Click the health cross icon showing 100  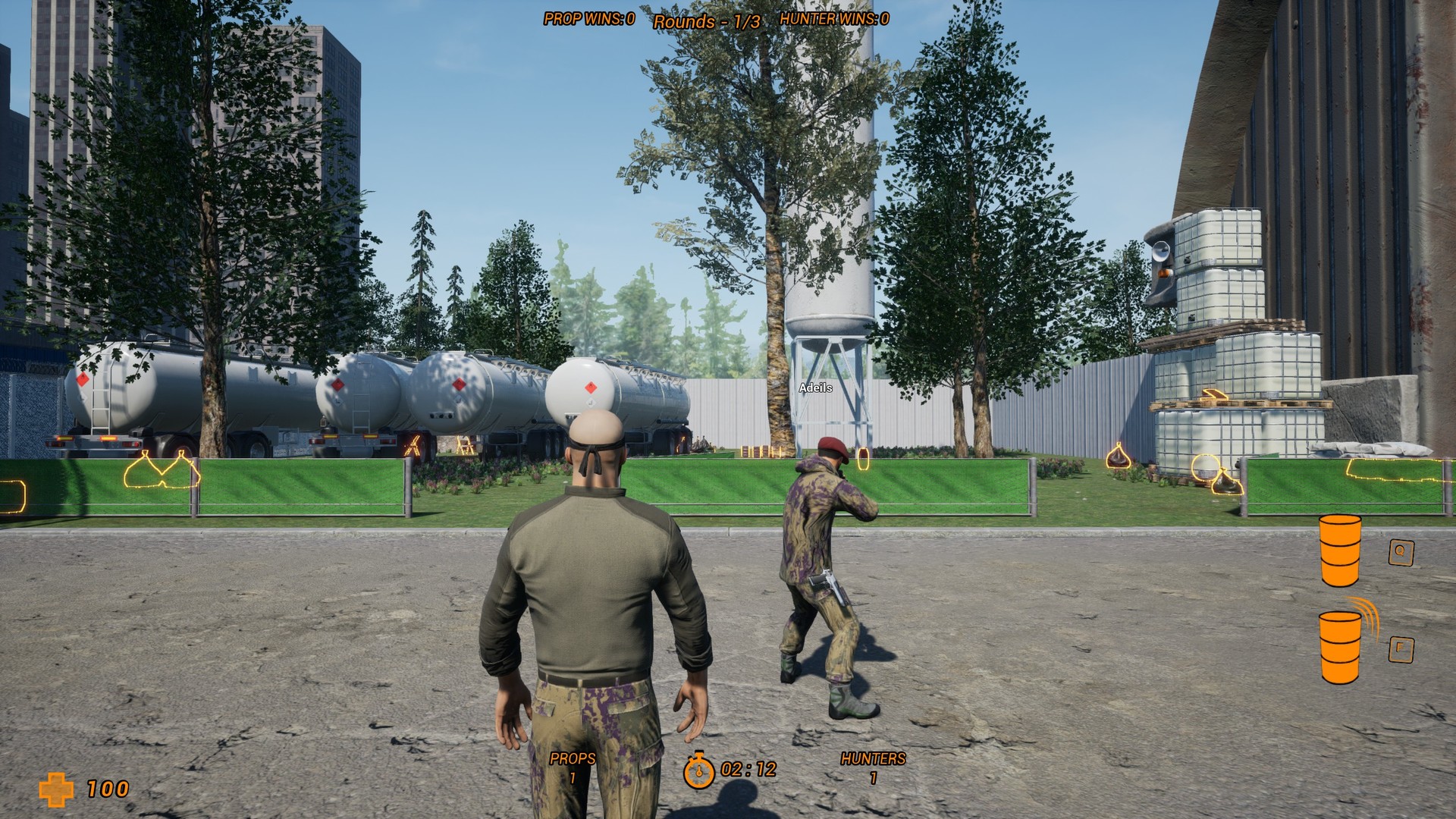point(57,788)
